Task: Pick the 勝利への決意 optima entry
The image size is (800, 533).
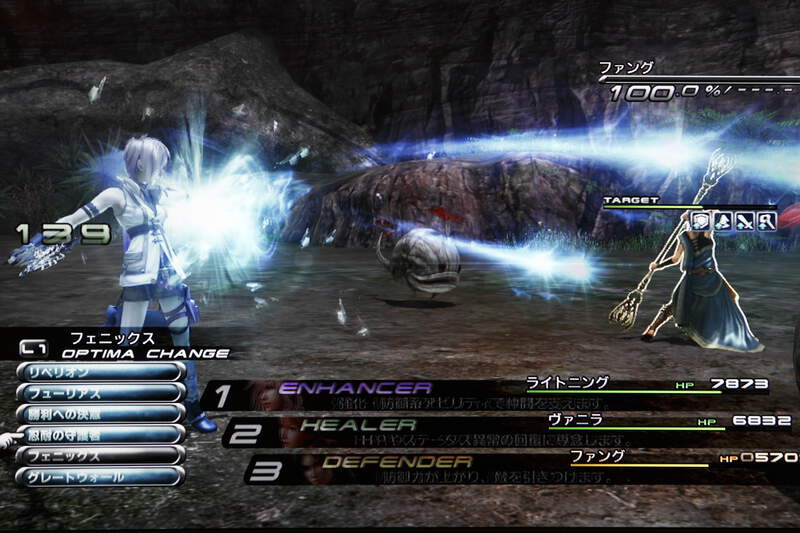Action: tap(100, 413)
